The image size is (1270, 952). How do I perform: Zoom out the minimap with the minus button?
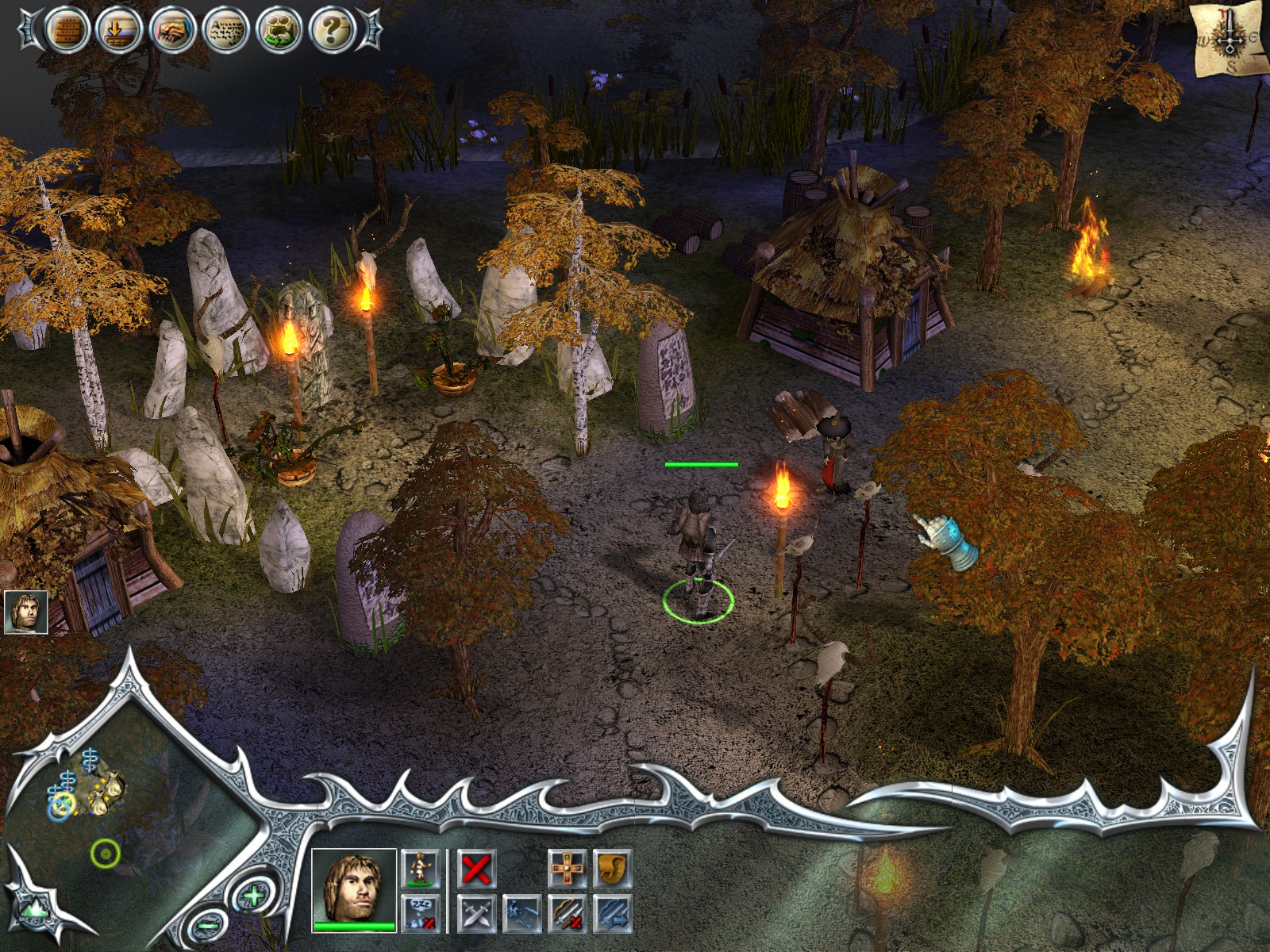208,924
